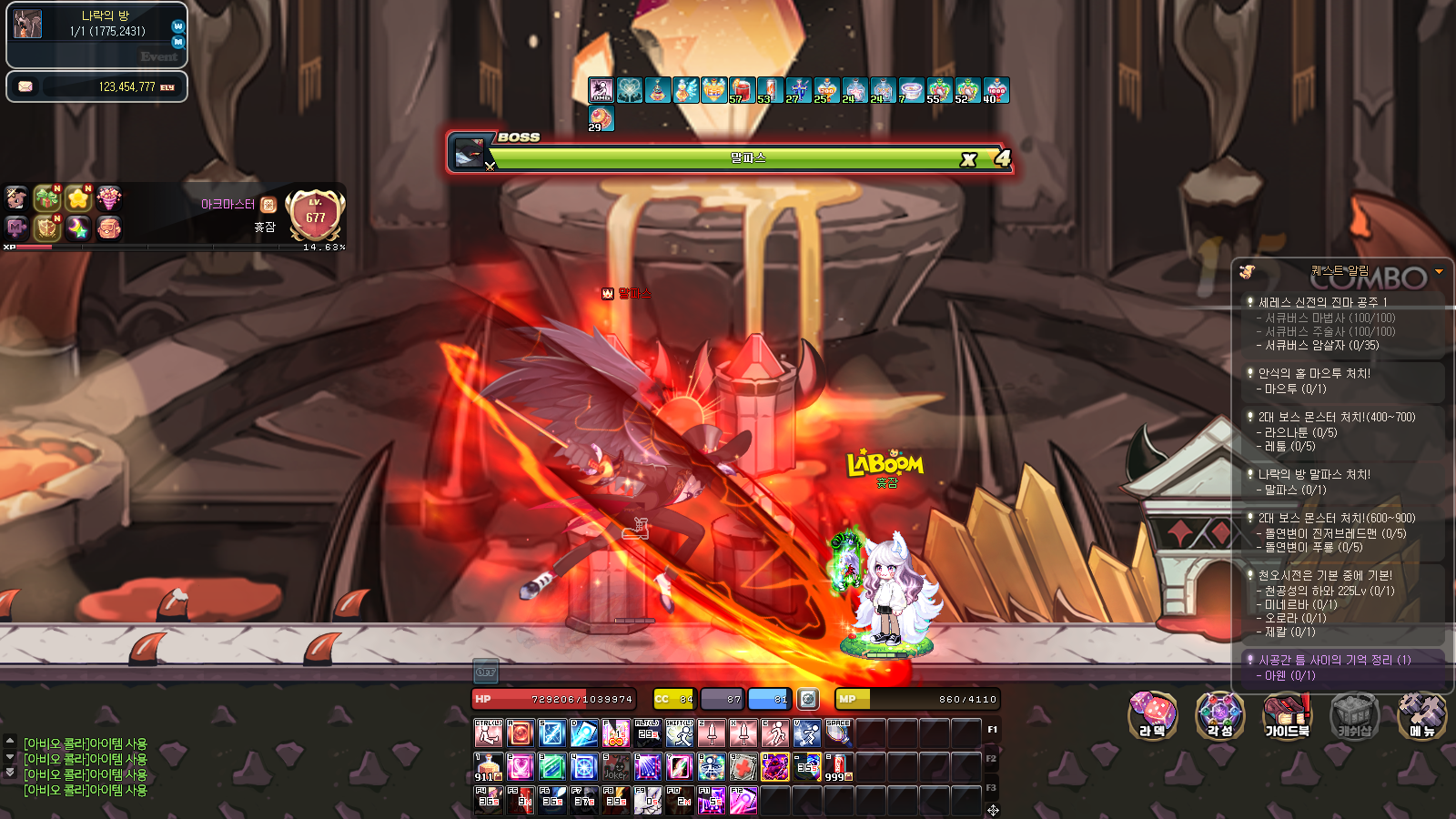The width and height of the screenshot is (1456, 819).
Task: Switch to the F2 hotbar page
Action: (x=992, y=758)
